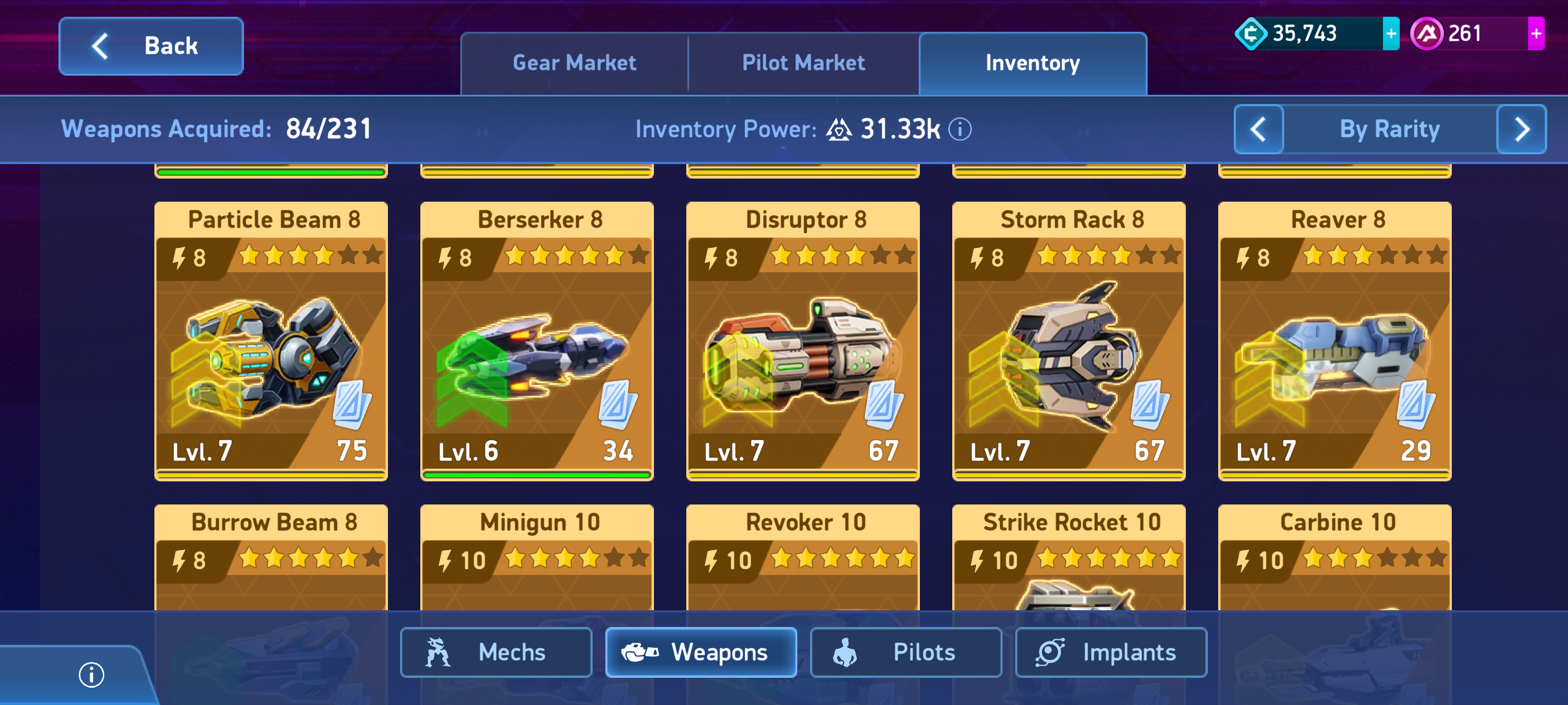
Task: Open the info panel in the corner
Action: tap(91, 674)
